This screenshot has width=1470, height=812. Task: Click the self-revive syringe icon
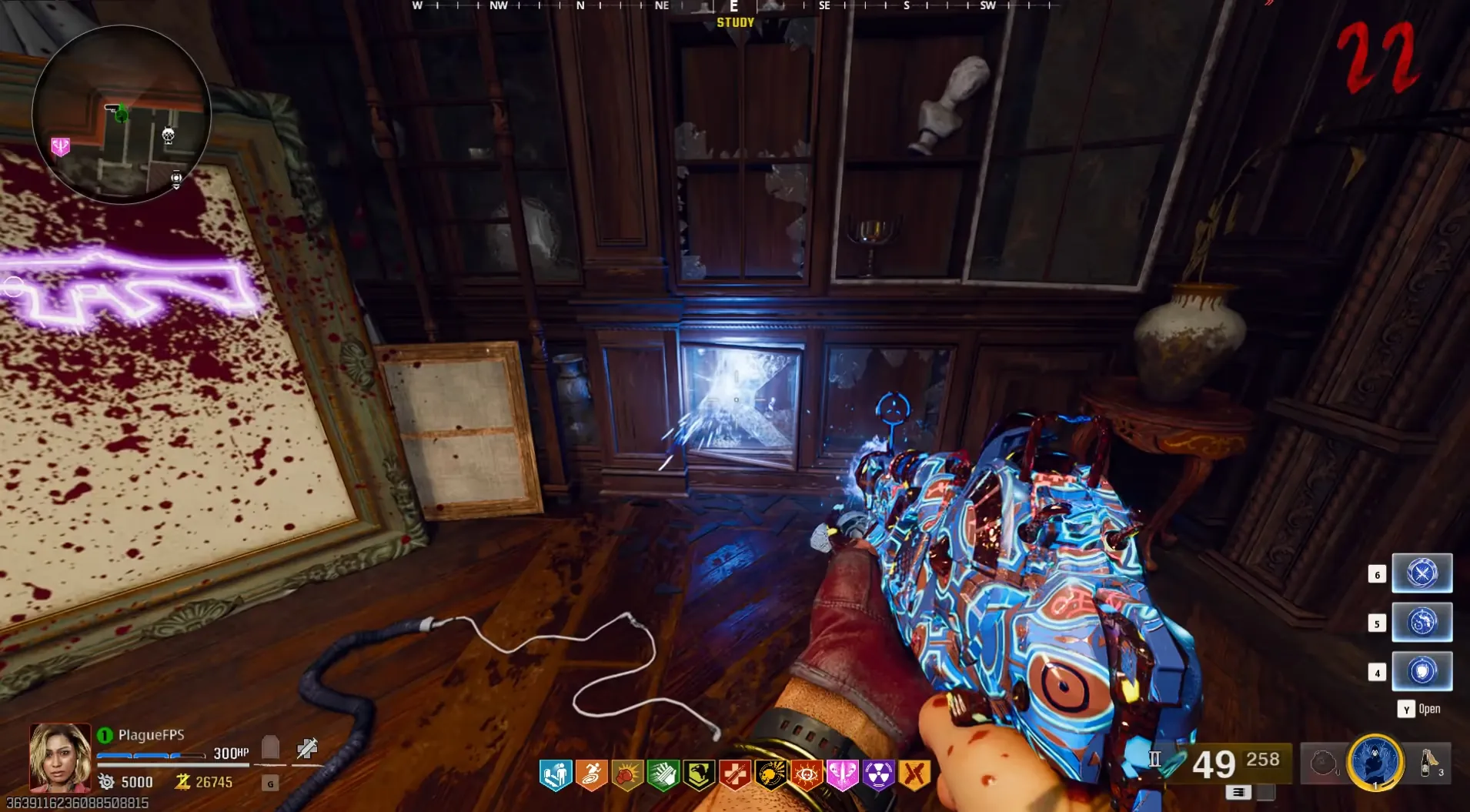(307, 747)
